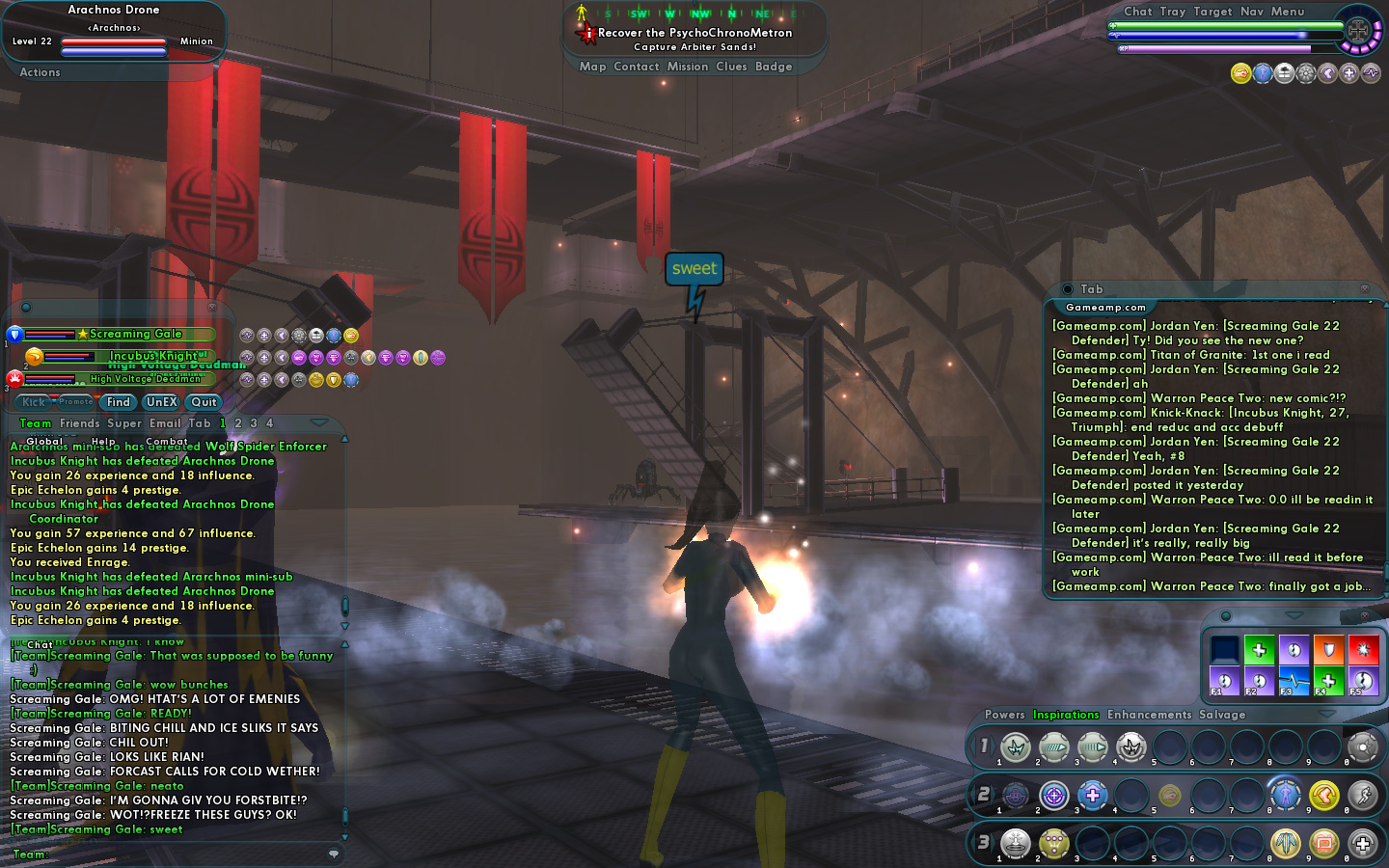Viewport: 1389px width, 868px height.
Task: Click the UnEX button
Action: tap(161, 402)
